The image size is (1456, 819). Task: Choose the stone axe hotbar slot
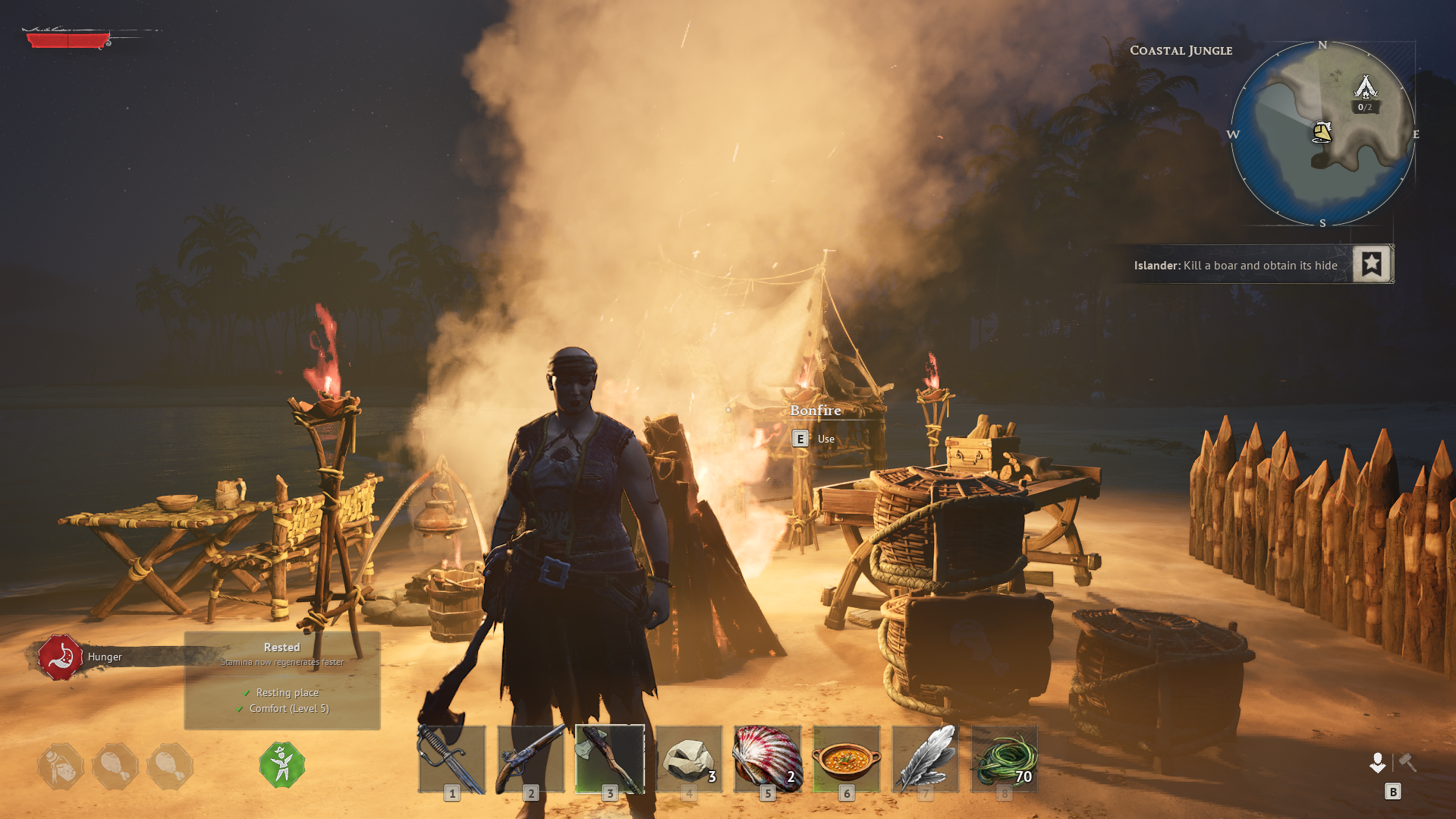610,759
